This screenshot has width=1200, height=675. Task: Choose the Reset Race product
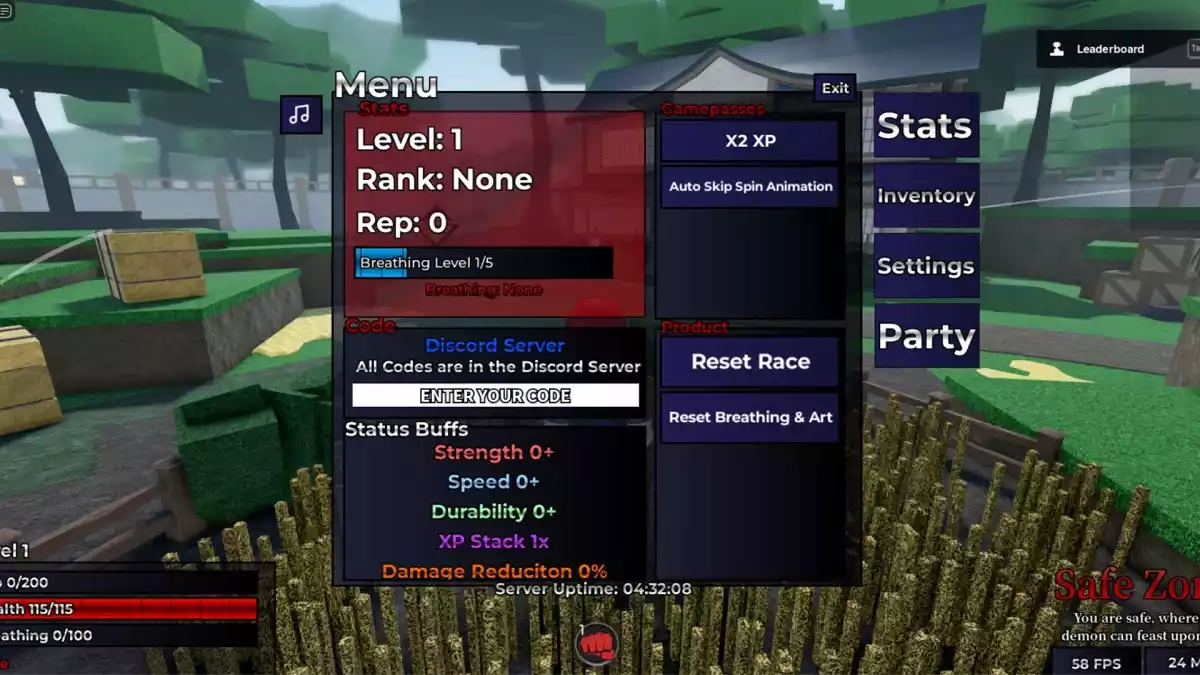[749, 362]
